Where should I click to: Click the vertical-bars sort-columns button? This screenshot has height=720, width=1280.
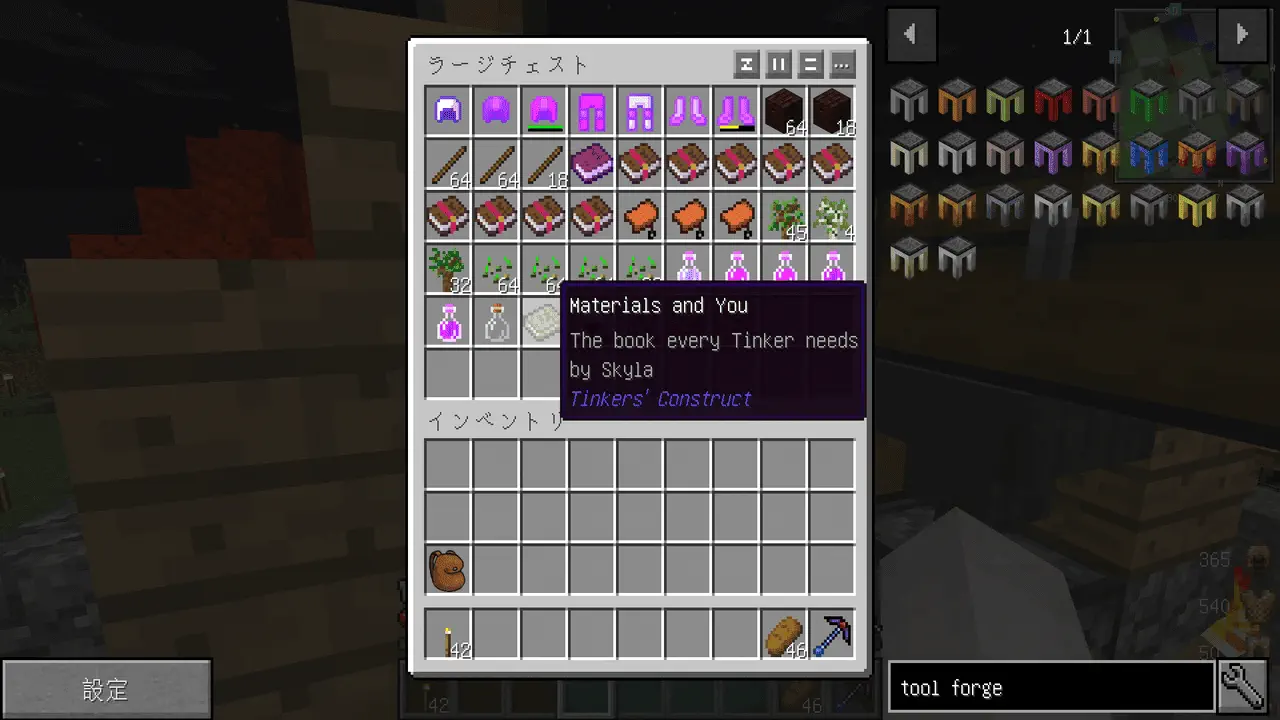point(778,65)
